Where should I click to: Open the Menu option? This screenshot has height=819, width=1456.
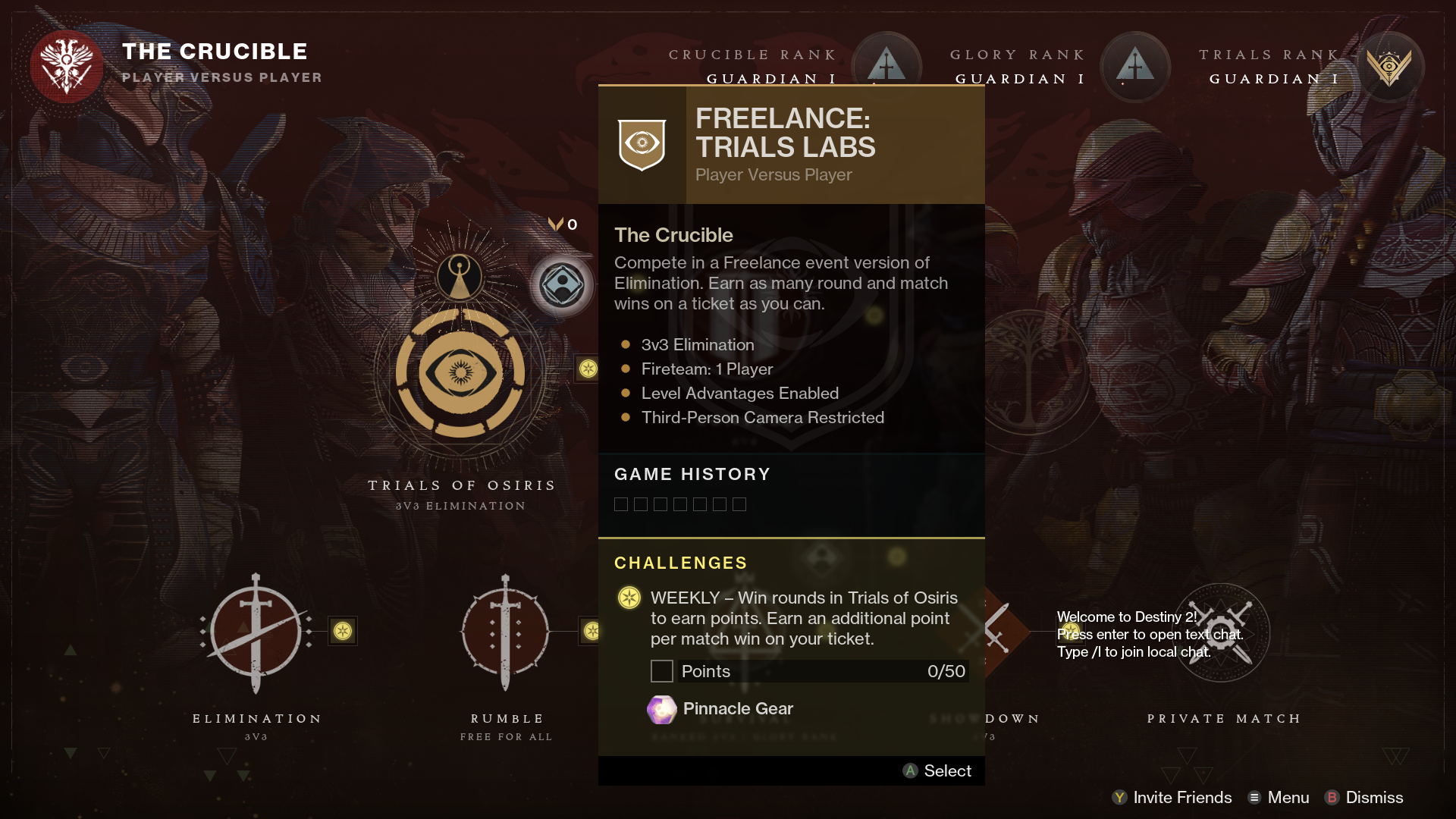tap(1279, 798)
